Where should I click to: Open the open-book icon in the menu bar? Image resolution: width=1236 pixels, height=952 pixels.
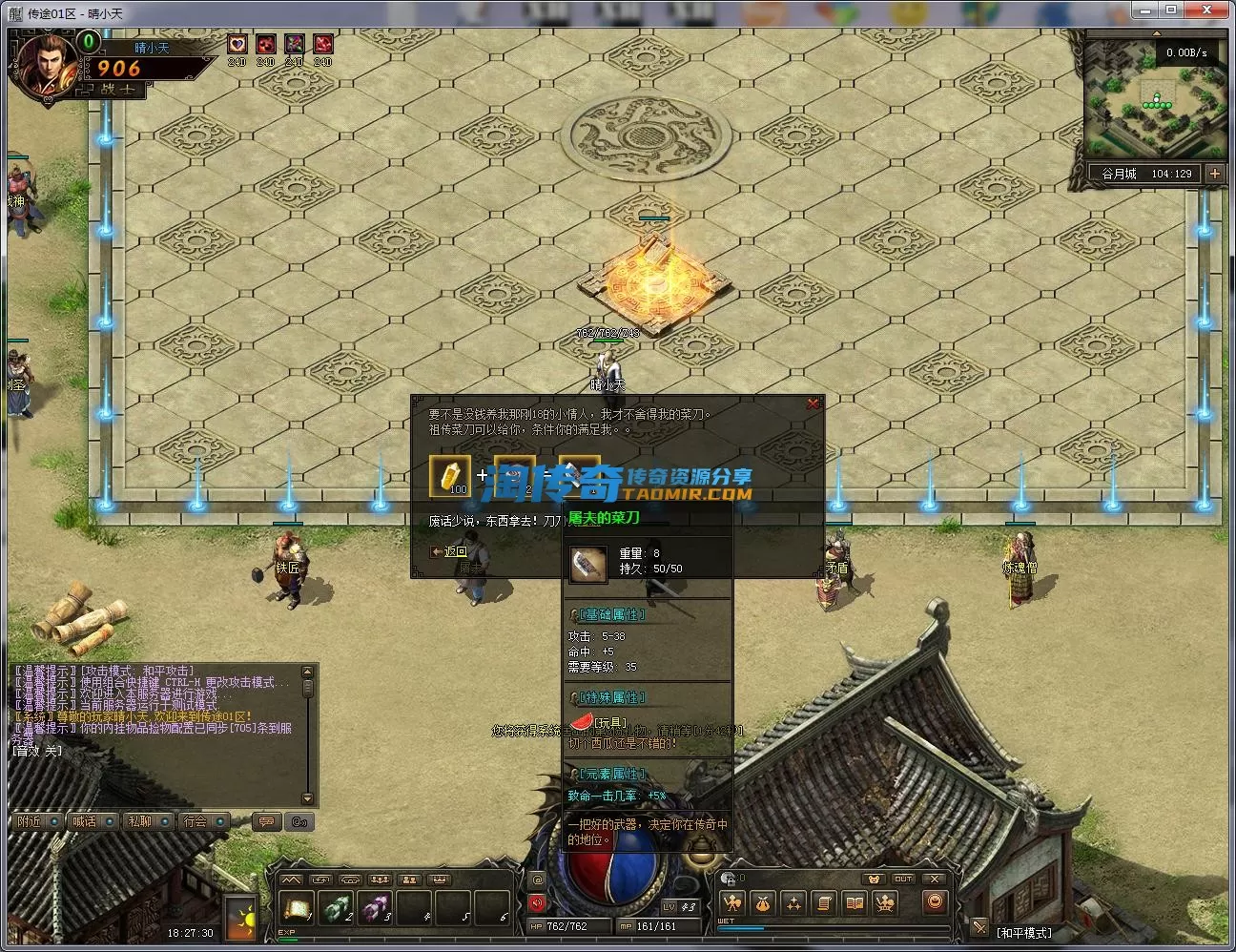[855, 902]
